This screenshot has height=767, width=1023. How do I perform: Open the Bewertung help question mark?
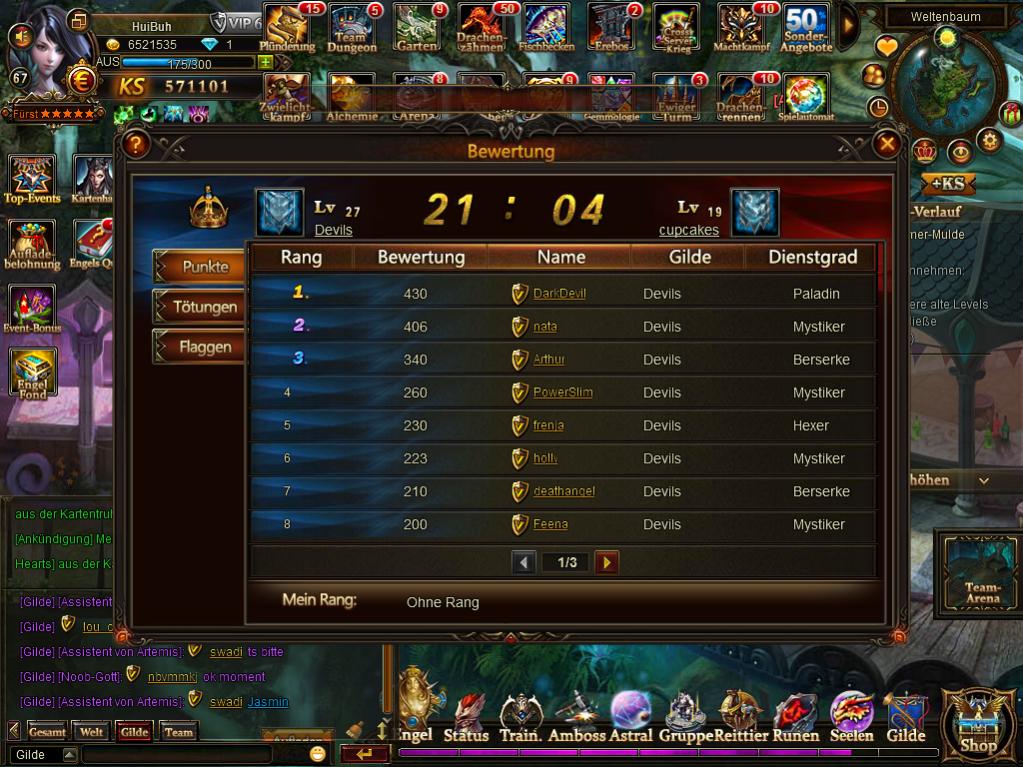tap(136, 144)
